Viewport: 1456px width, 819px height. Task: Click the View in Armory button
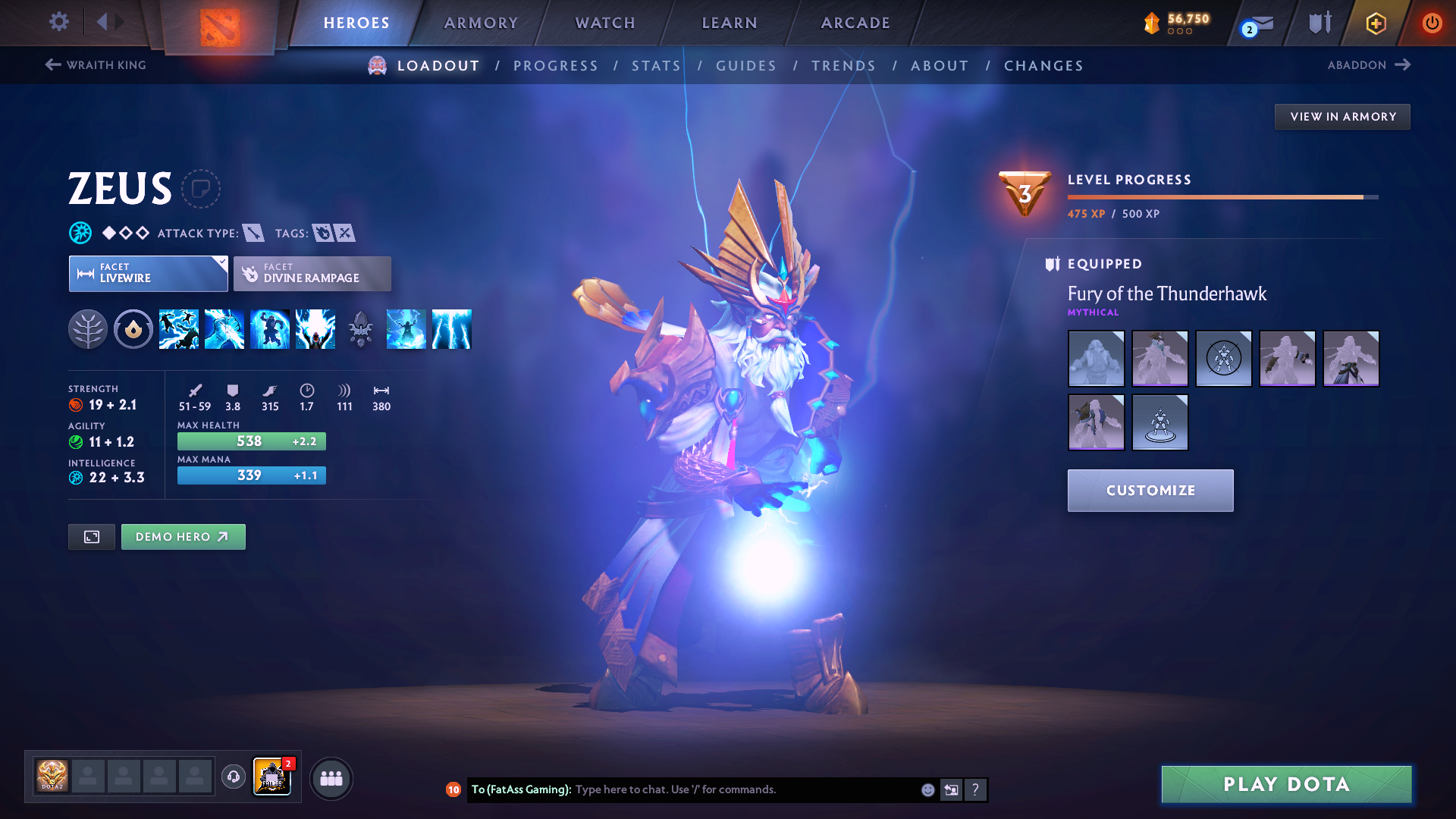(1342, 117)
